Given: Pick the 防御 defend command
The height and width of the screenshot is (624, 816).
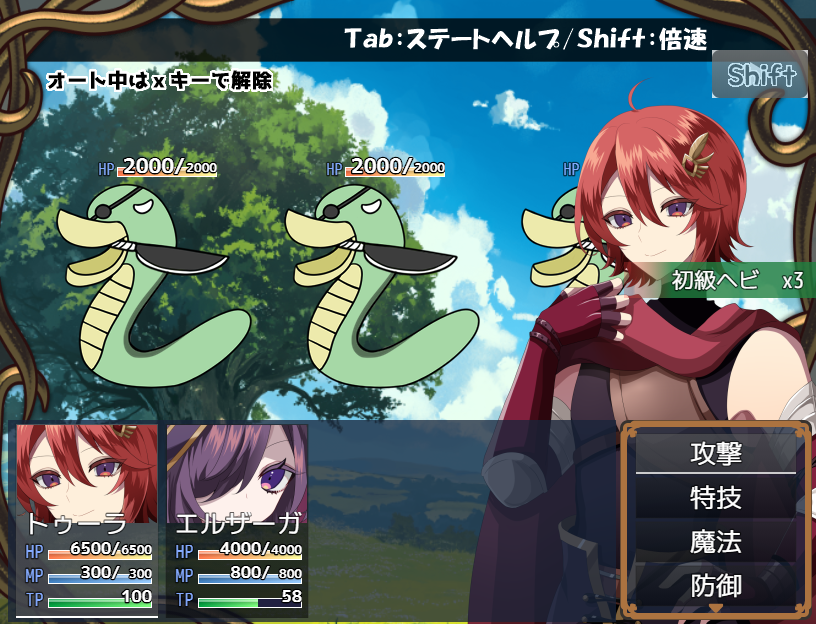Looking at the screenshot, I should click(x=716, y=585).
